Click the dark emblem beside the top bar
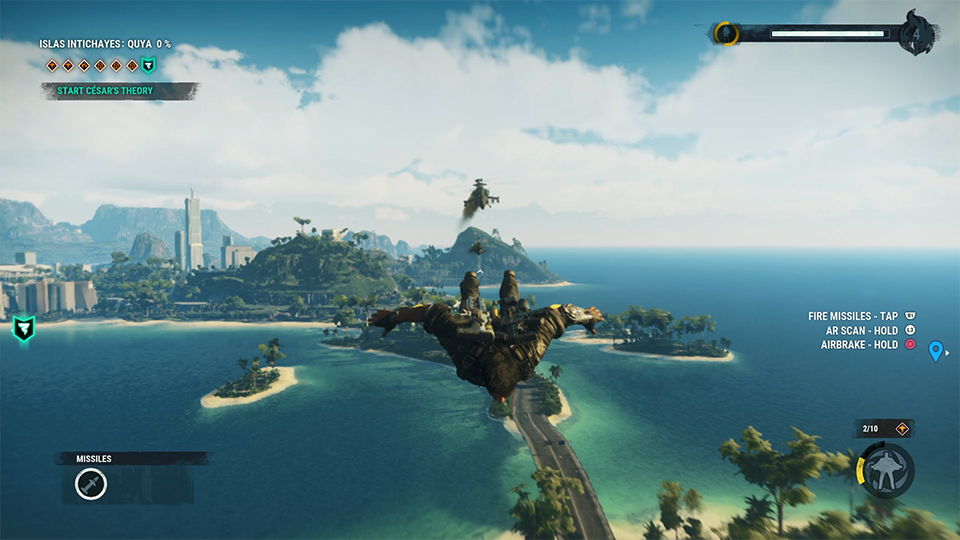960x540 pixels. pyautogui.click(x=919, y=33)
